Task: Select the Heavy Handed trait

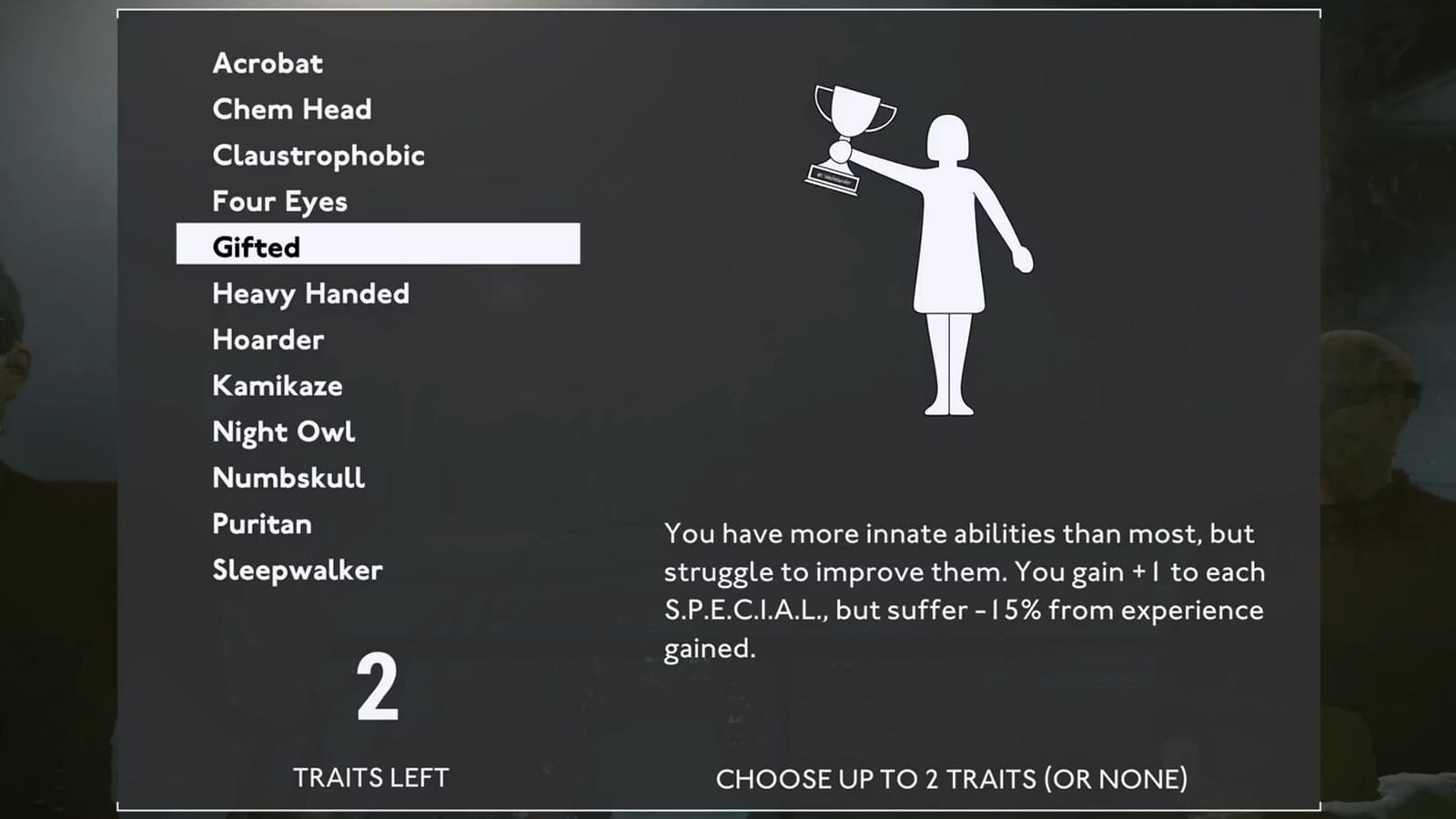Action: point(310,293)
